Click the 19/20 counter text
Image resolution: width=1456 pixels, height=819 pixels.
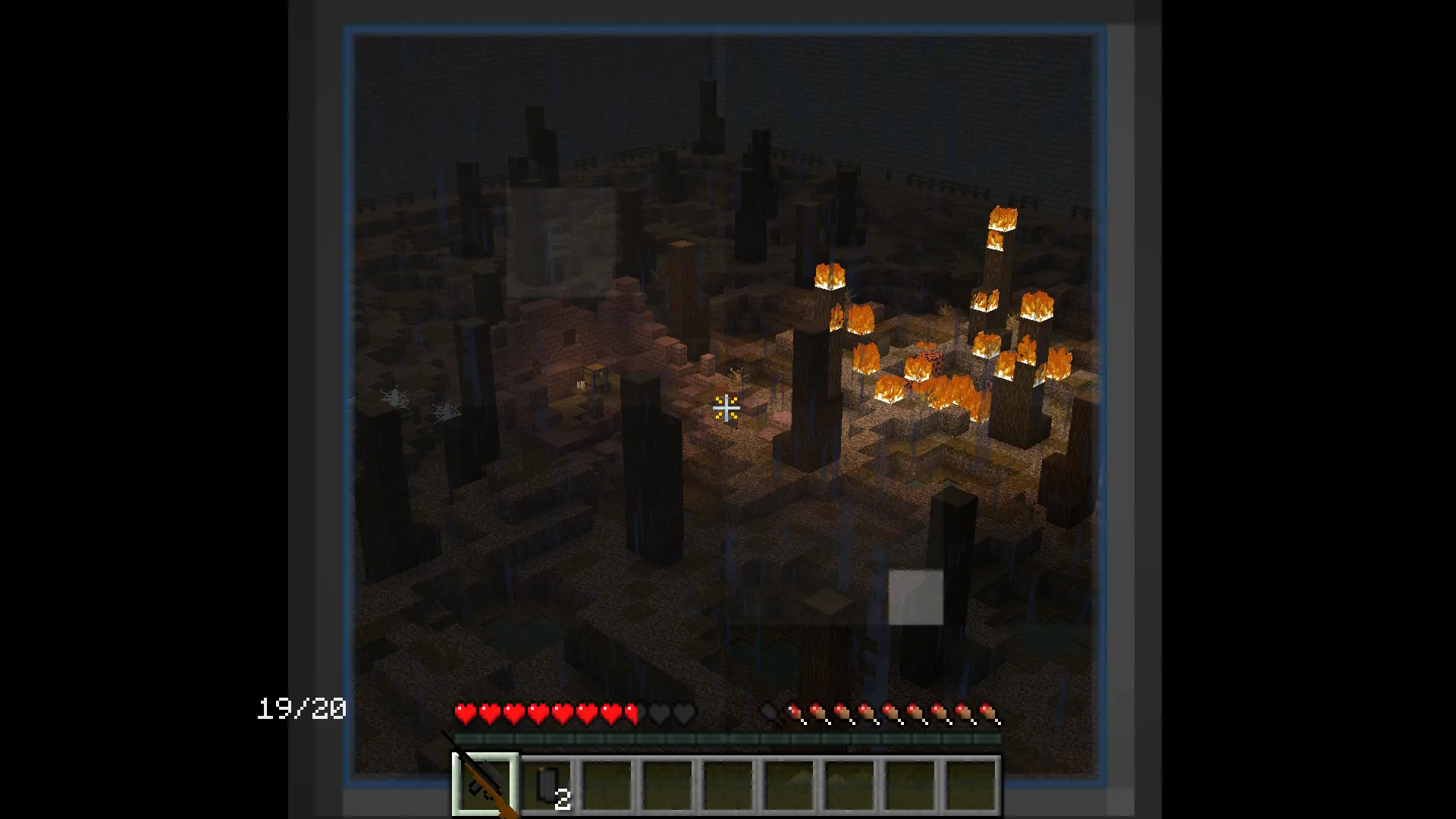point(300,711)
